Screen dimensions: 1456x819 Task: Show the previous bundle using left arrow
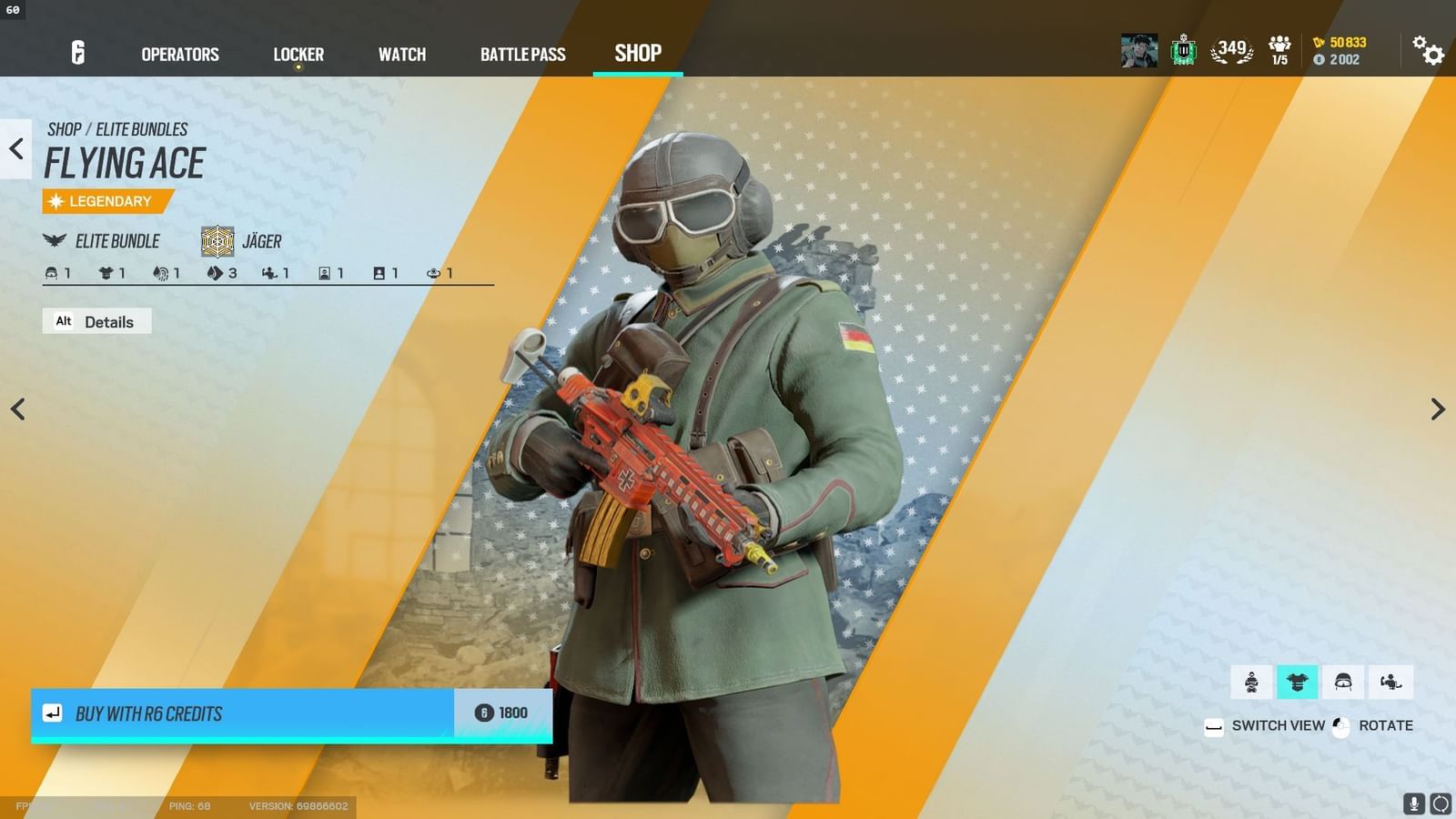(17, 409)
